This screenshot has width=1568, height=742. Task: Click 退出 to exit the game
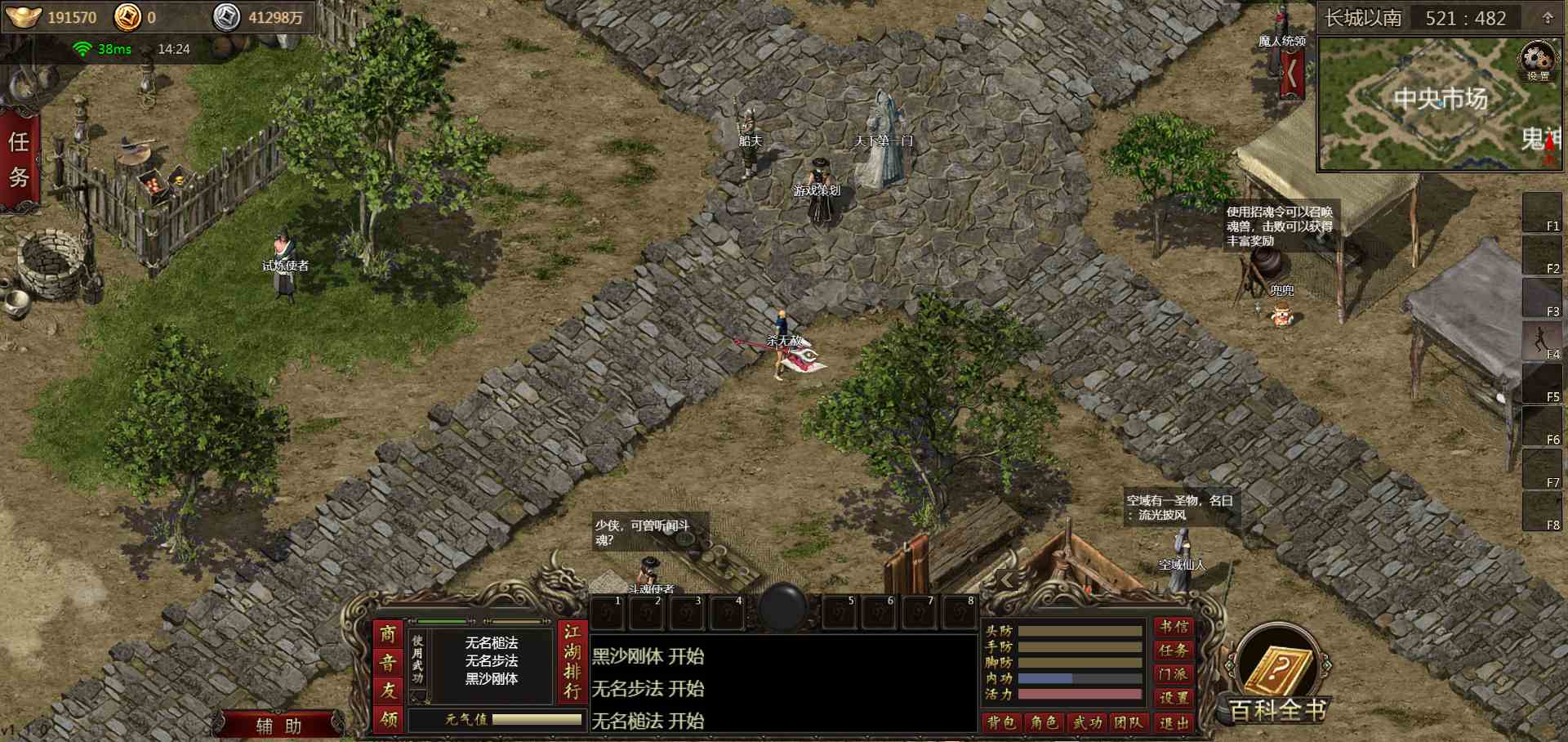[x=1174, y=722]
